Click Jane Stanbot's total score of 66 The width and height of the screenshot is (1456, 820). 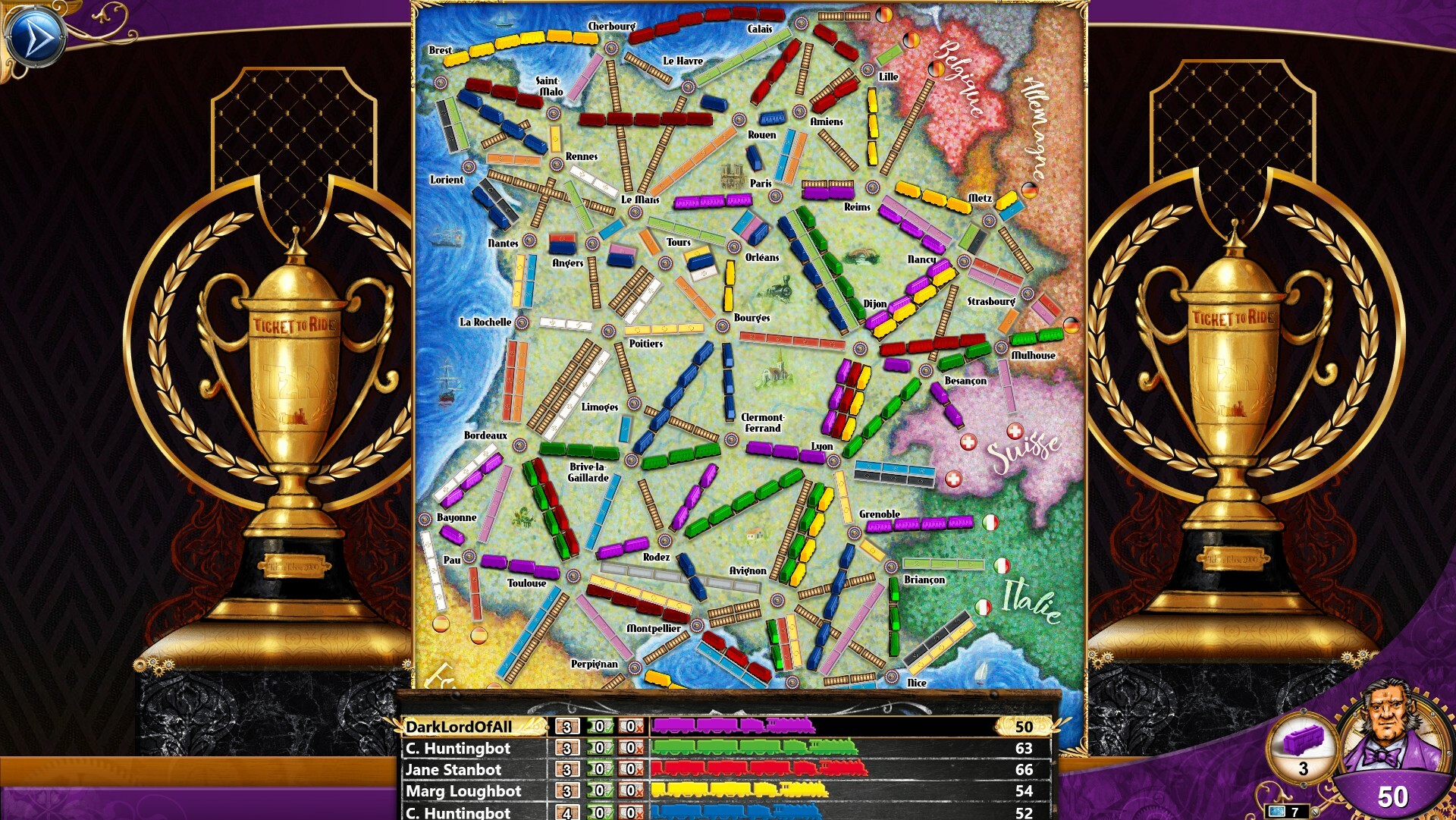(1023, 770)
